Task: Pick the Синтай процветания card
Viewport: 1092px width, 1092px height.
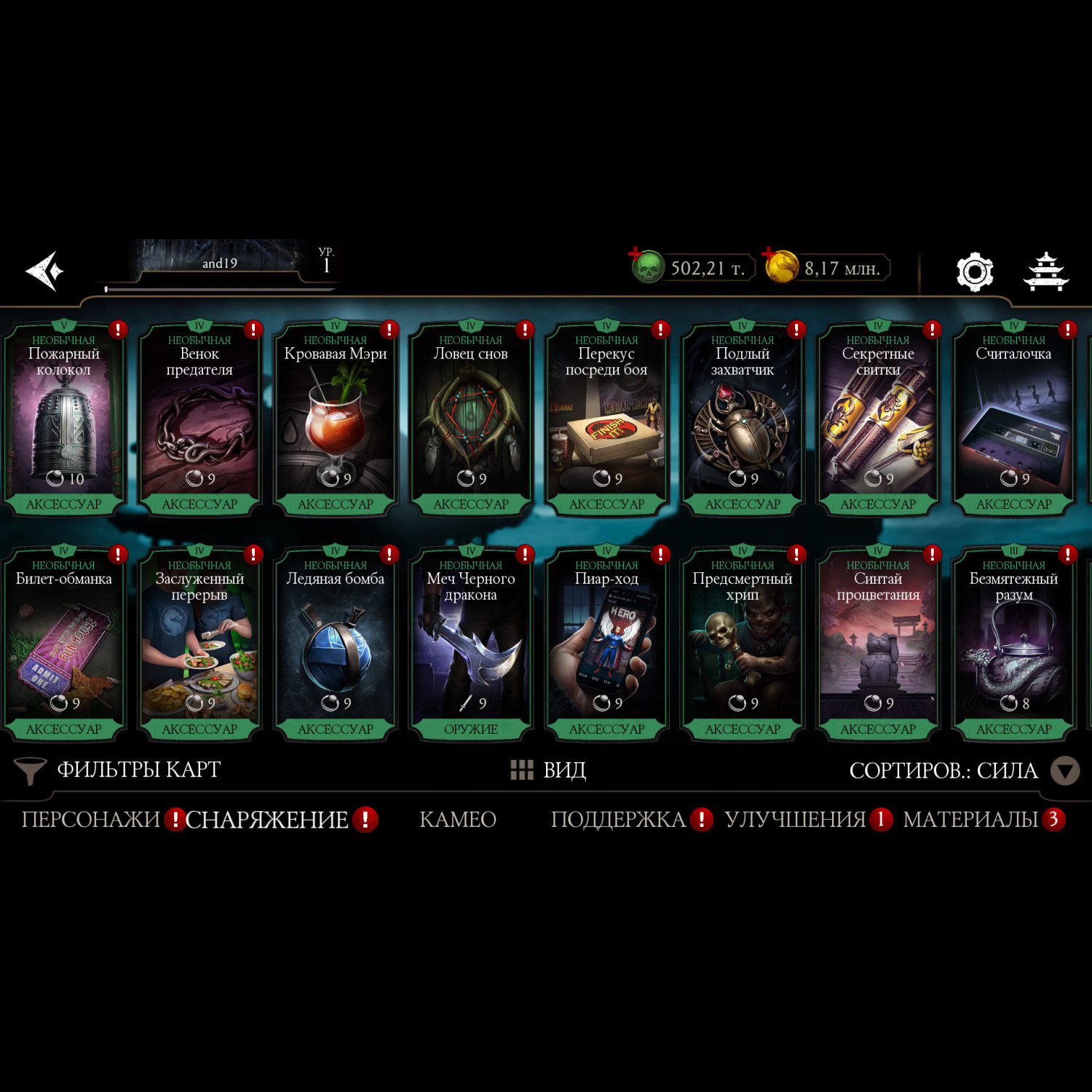Action: [878, 645]
